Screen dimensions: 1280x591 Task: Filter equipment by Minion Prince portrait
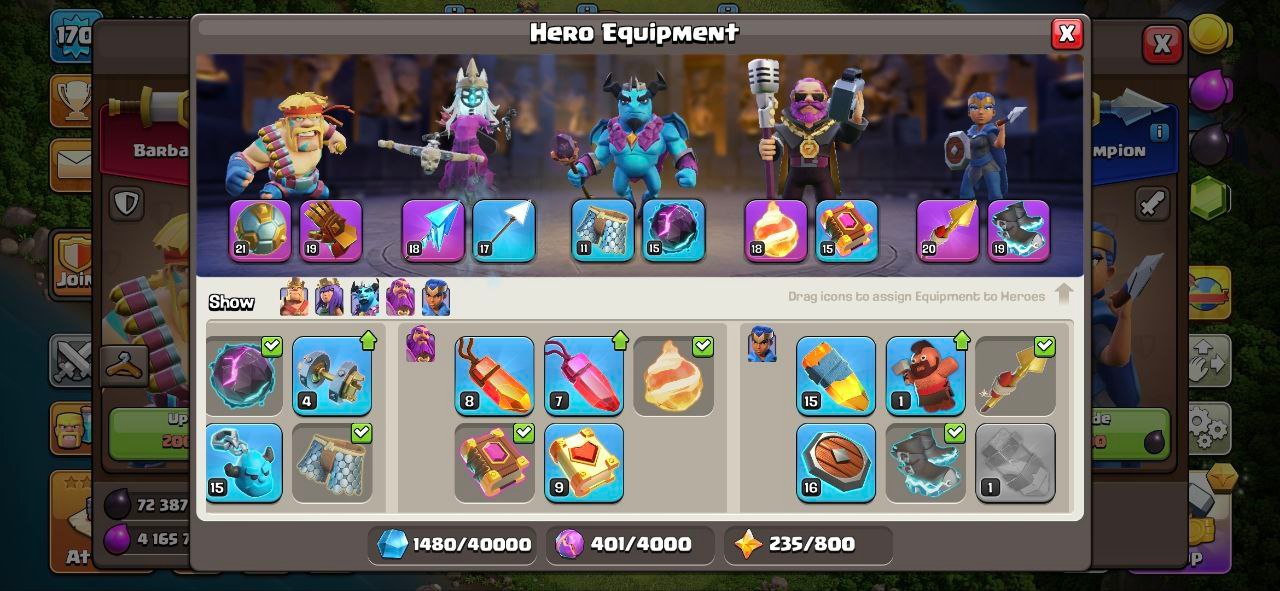[365, 298]
